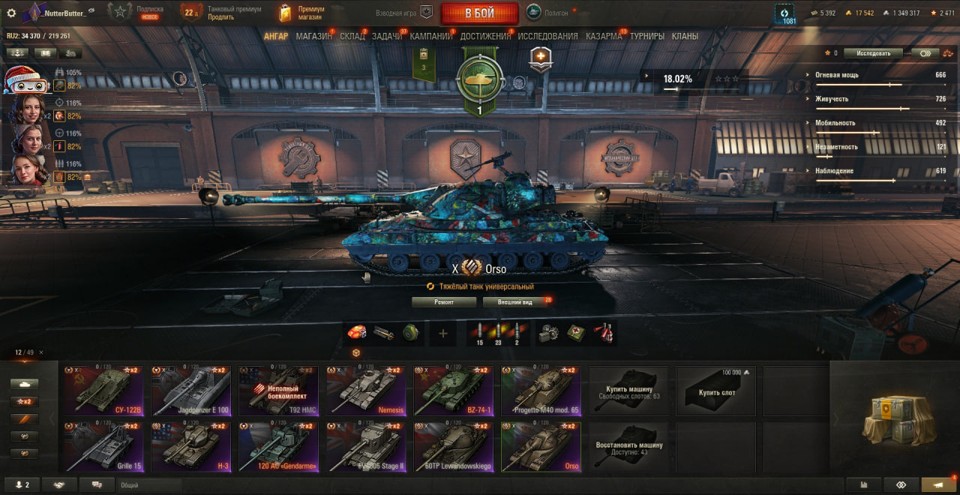Switch to the КАЗАРМА tab

click(x=604, y=37)
